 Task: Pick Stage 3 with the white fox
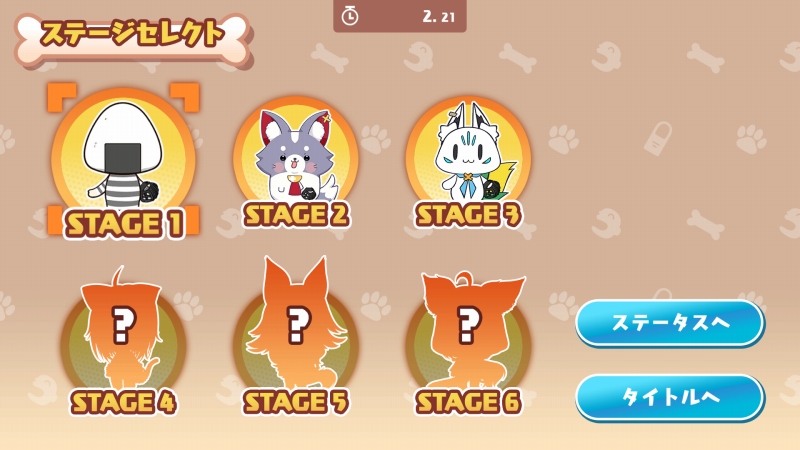[x=468, y=160]
